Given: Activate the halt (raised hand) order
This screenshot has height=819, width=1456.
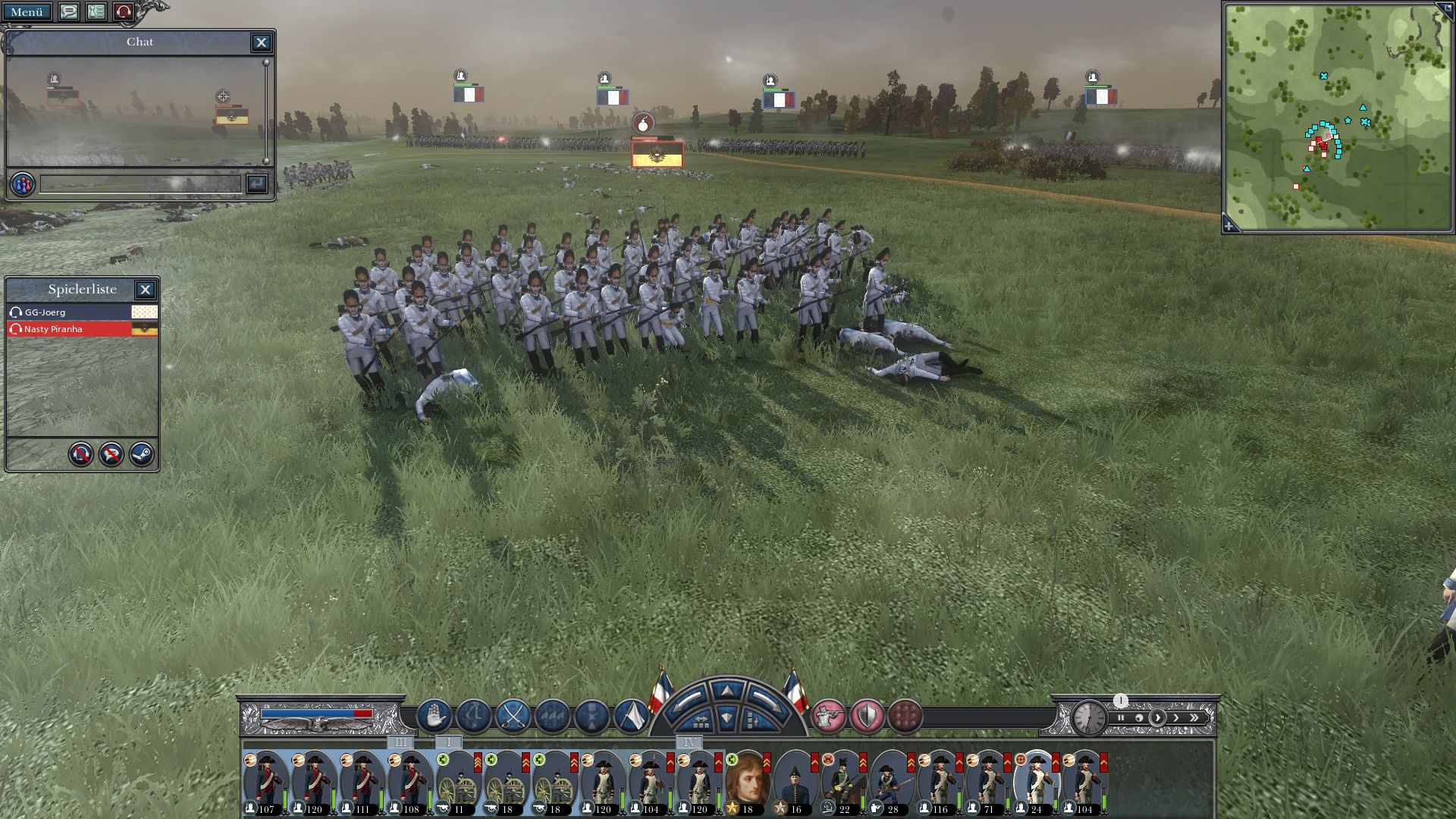Looking at the screenshot, I should (x=434, y=715).
